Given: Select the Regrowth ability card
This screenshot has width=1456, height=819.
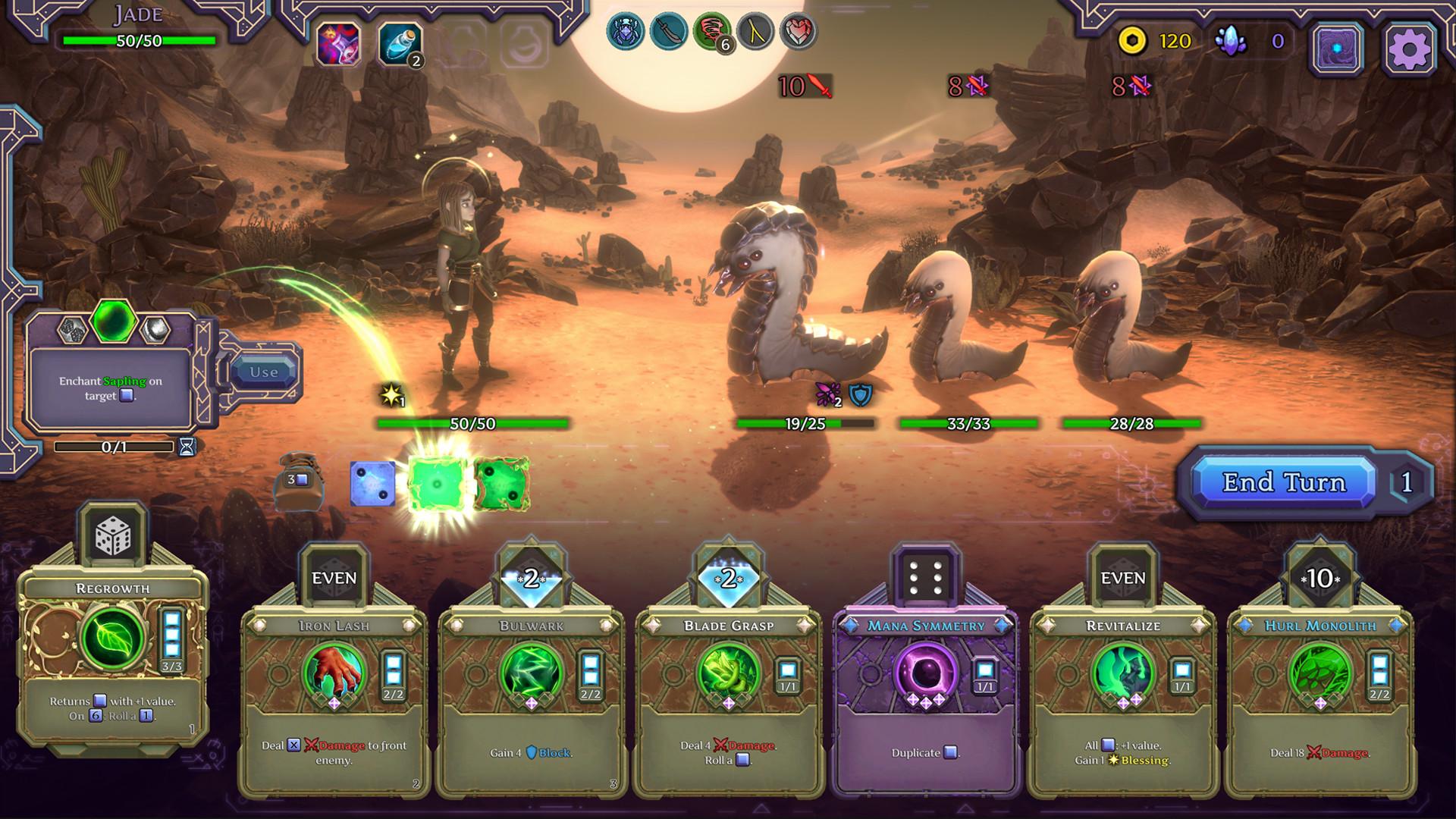Looking at the screenshot, I should tap(112, 652).
